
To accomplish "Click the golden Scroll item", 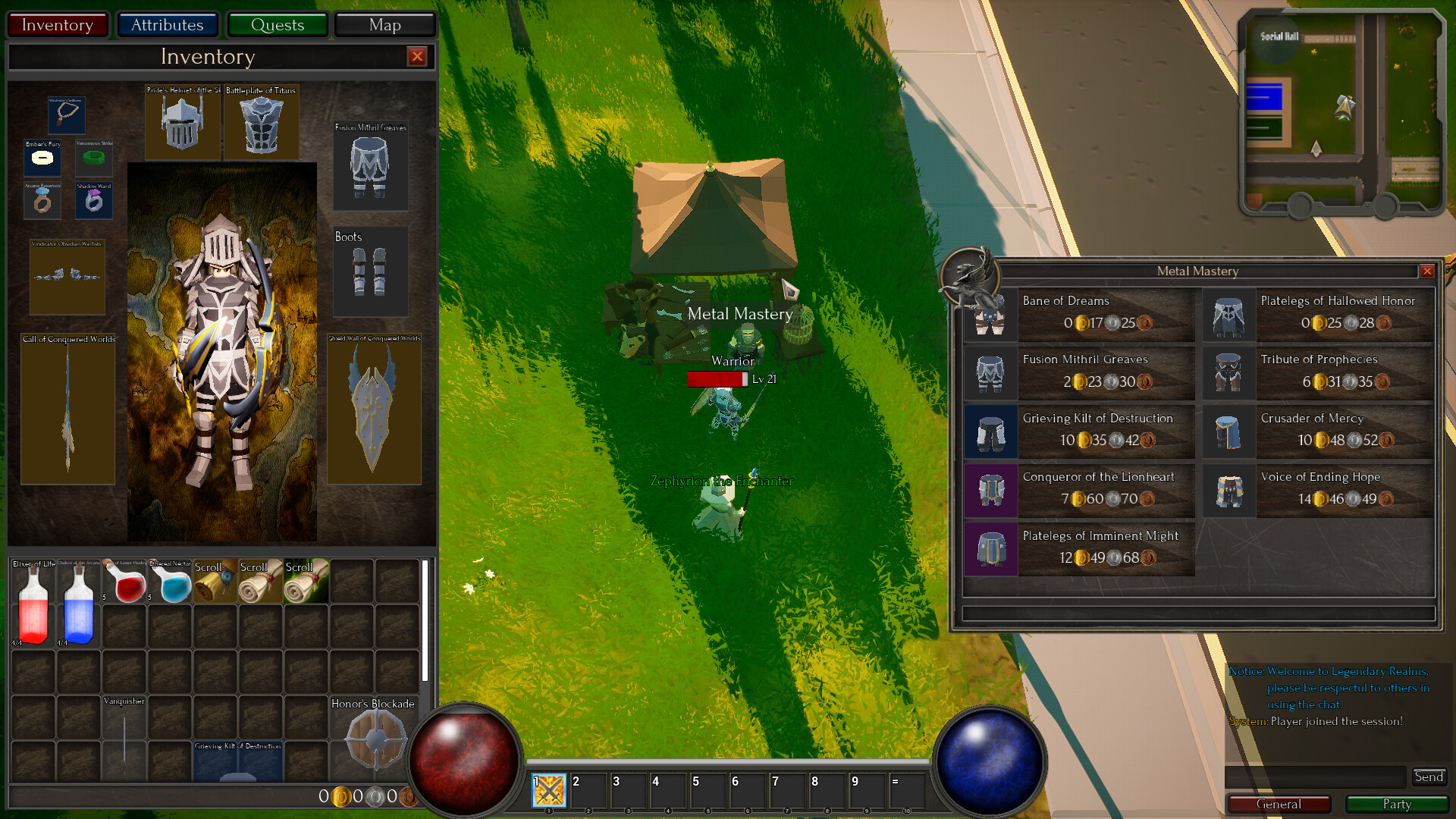I will (215, 582).
